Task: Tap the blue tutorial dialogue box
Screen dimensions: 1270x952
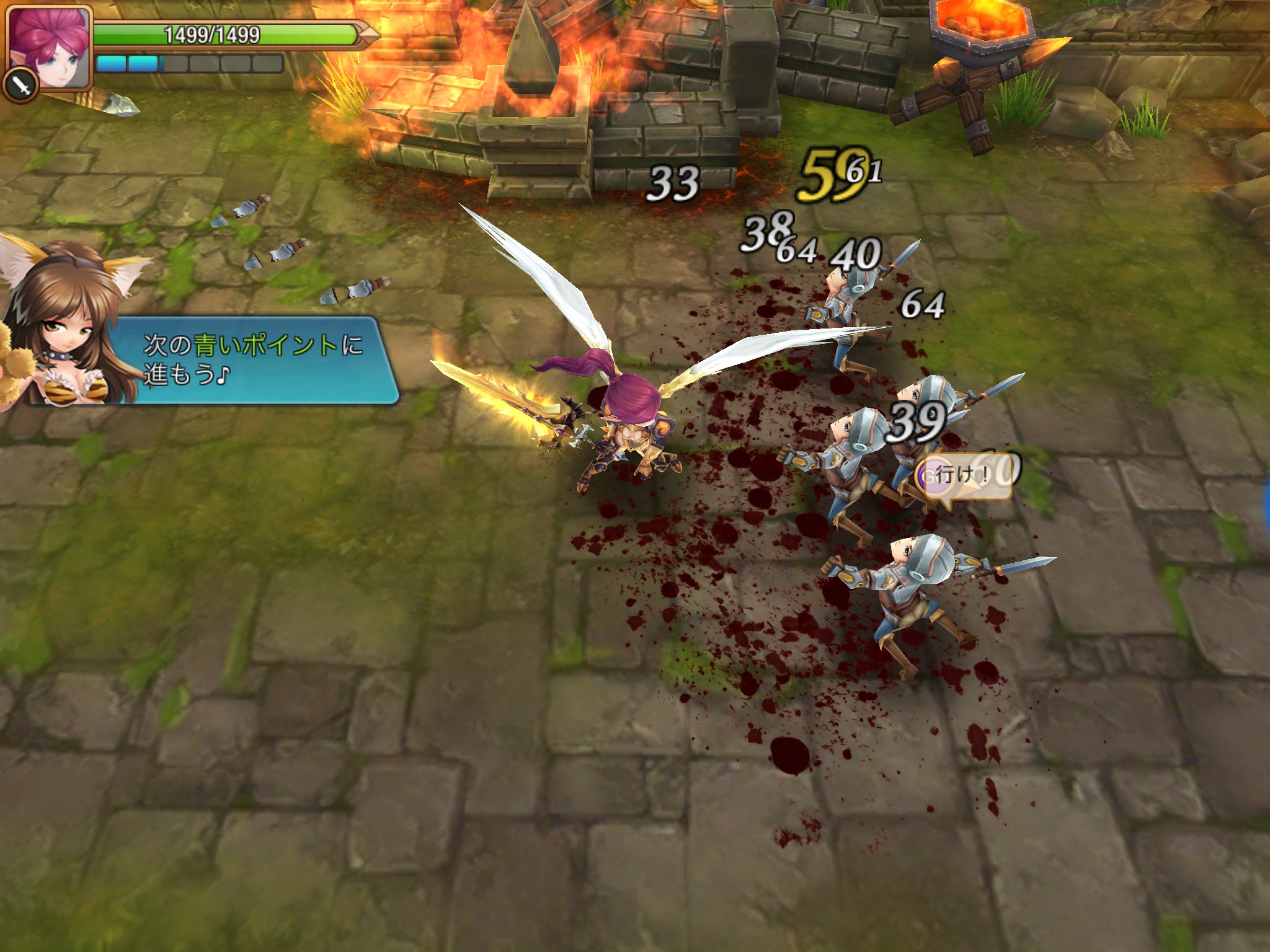Action: coord(253,360)
